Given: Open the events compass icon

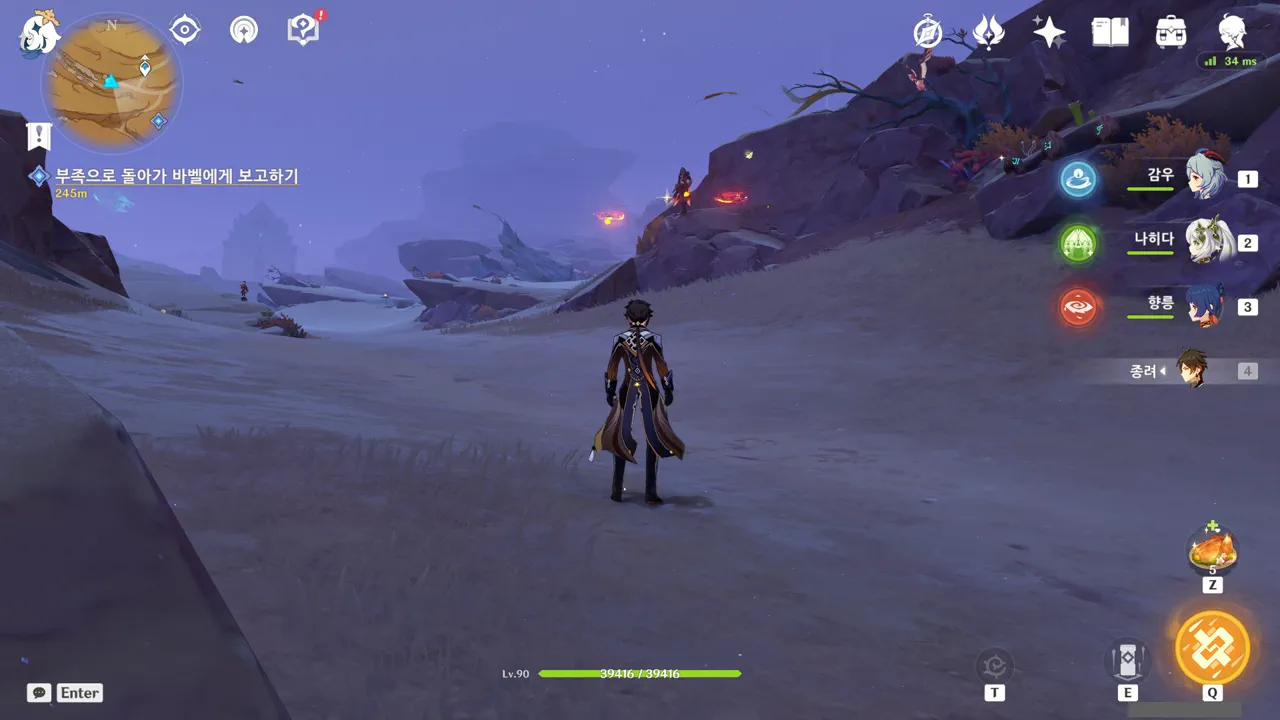Looking at the screenshot, I should pos(928,32).
